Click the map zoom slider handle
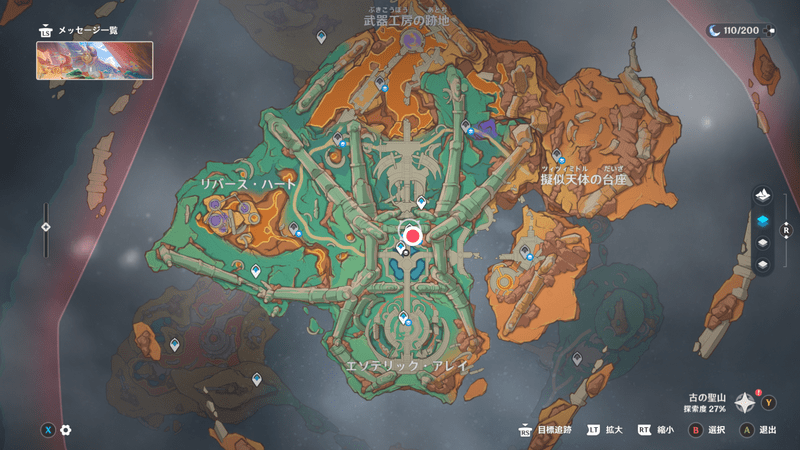The height and width of the screenshot is (450, 800). click(46, 227)
